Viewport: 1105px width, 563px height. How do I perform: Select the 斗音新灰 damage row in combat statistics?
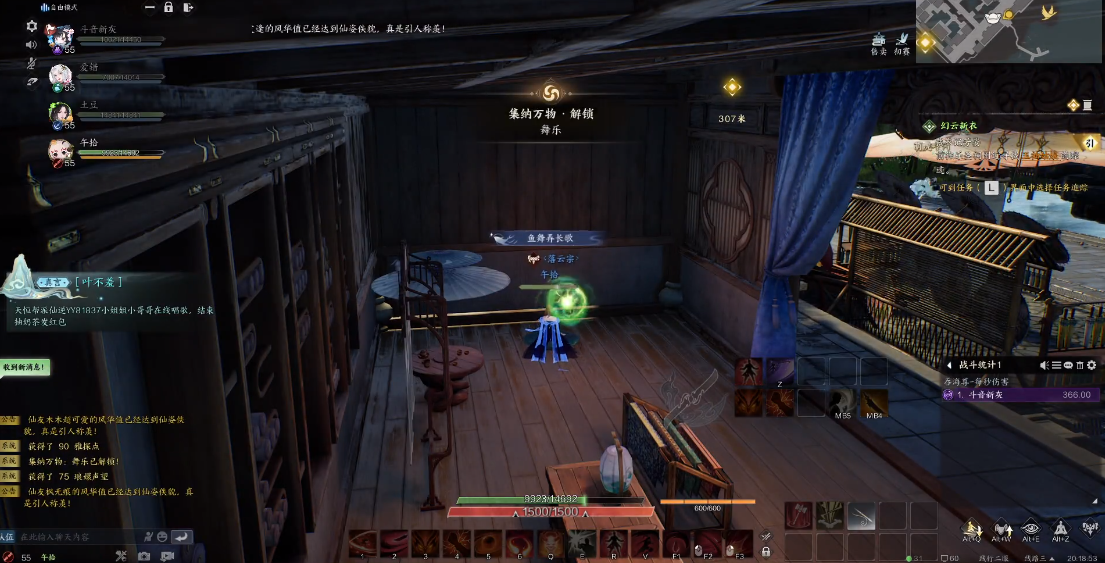(x=1020, y=395)
